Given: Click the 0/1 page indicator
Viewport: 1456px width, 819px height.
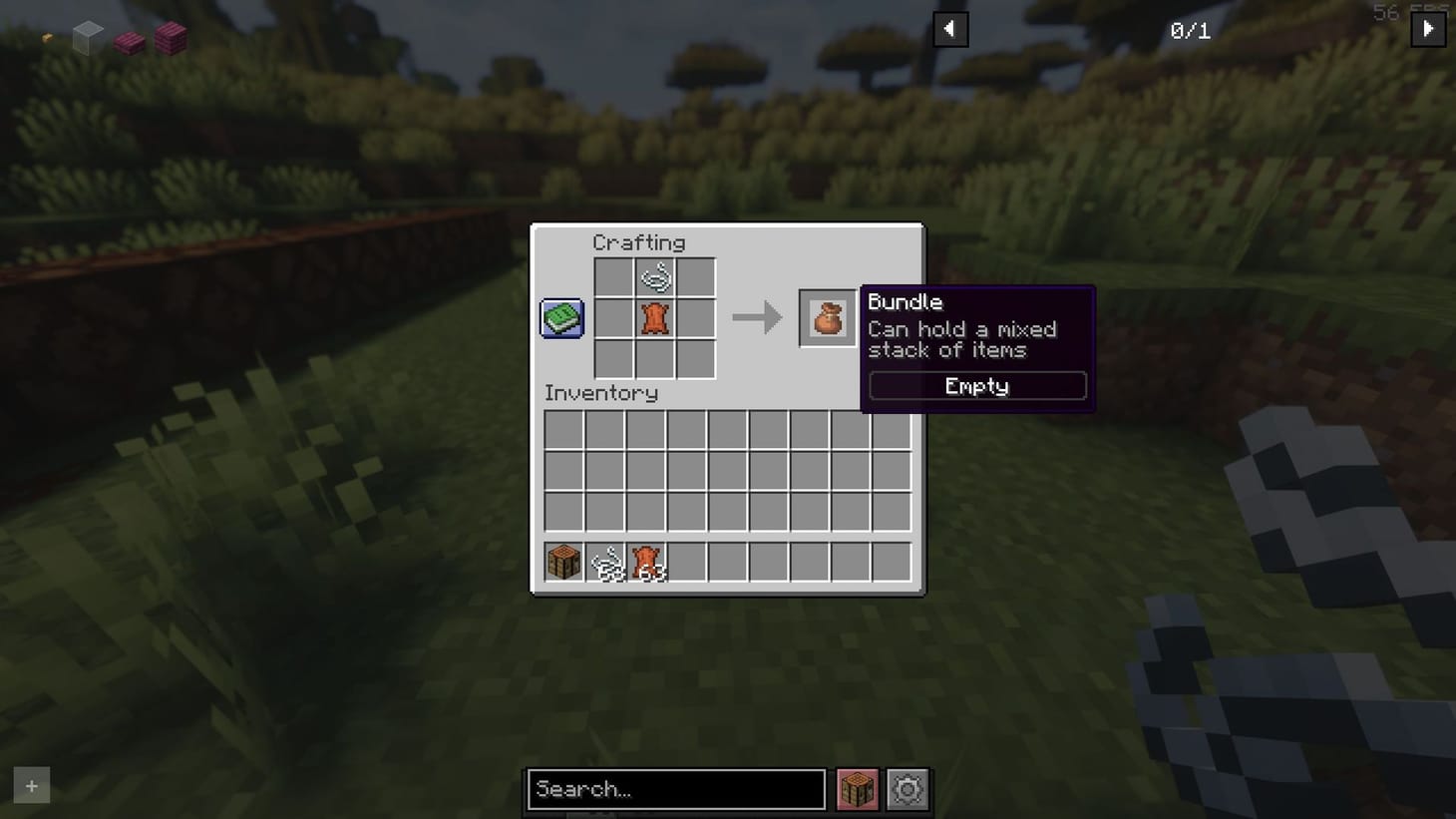Looking at the screenshot, I should click(1189, 29).
